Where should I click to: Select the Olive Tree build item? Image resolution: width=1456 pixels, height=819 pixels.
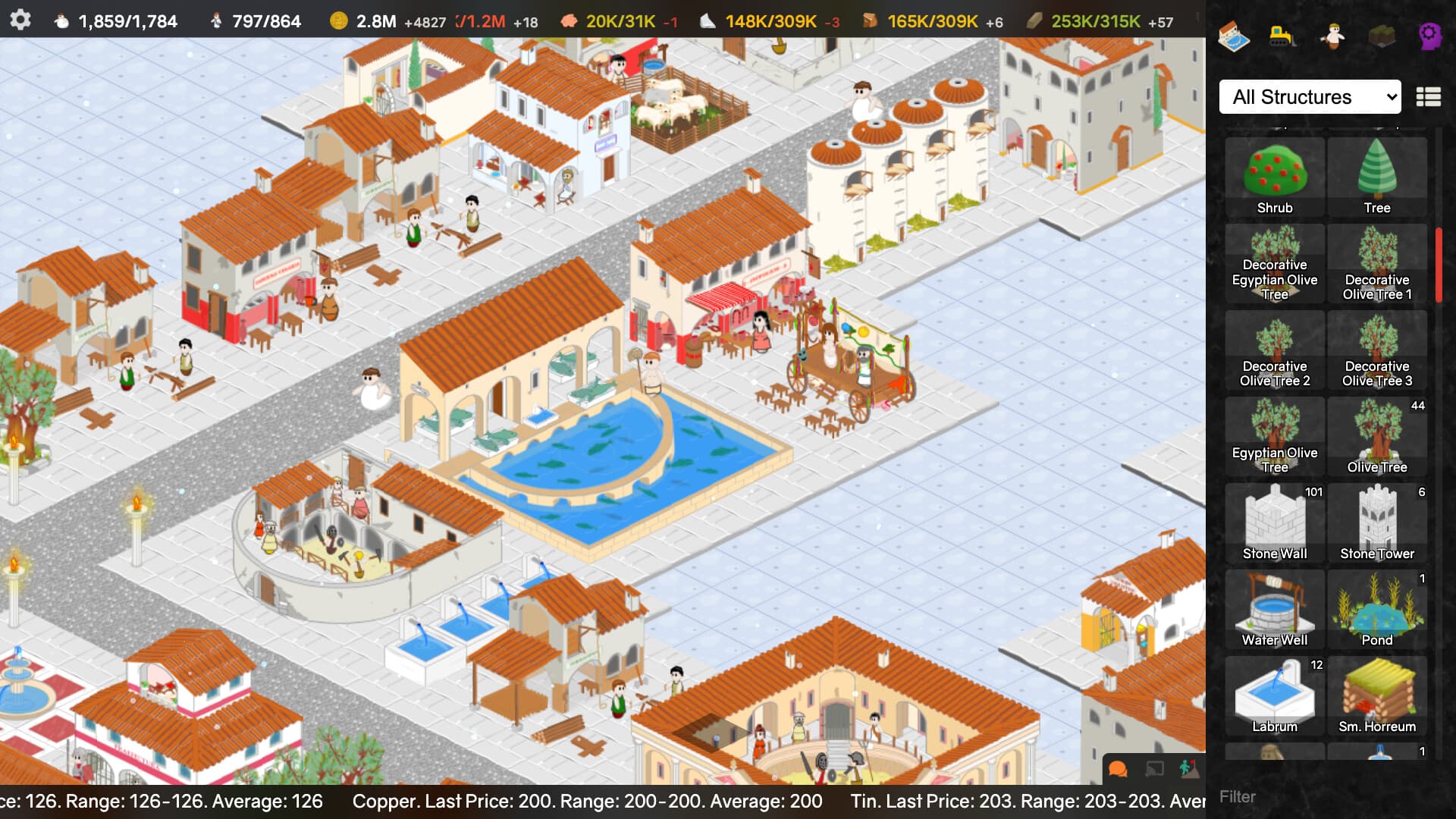pyautogui.click(x=1377, y=436)
